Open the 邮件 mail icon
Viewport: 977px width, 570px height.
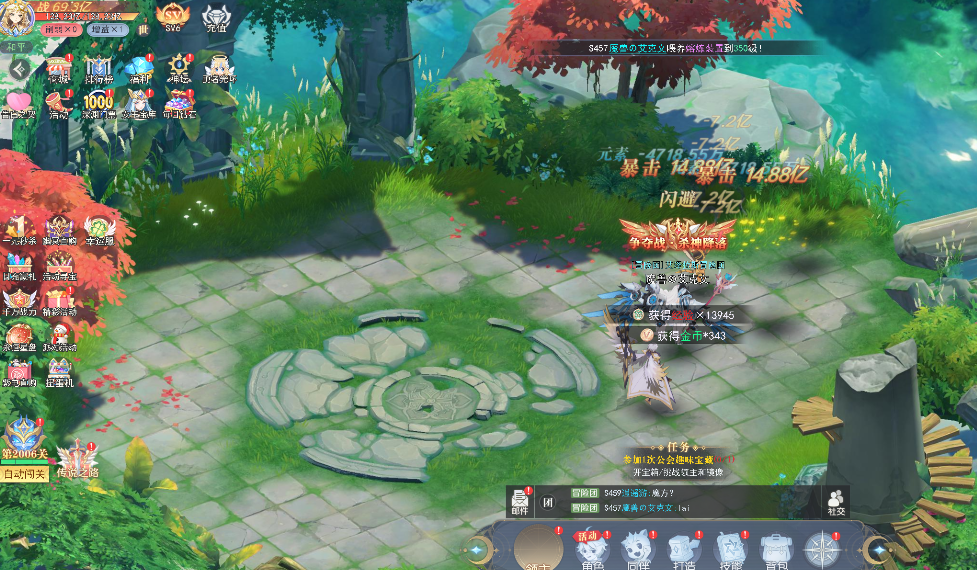coord(520,500)
